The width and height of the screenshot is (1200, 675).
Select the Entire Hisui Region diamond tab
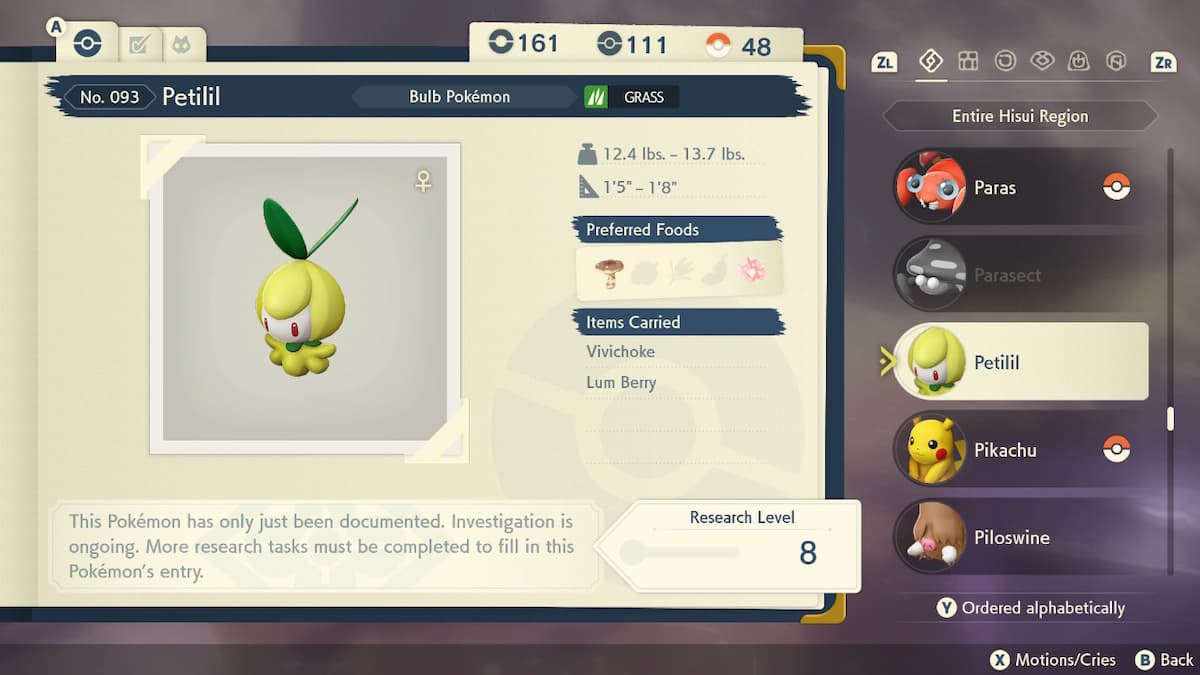[930, 62]
